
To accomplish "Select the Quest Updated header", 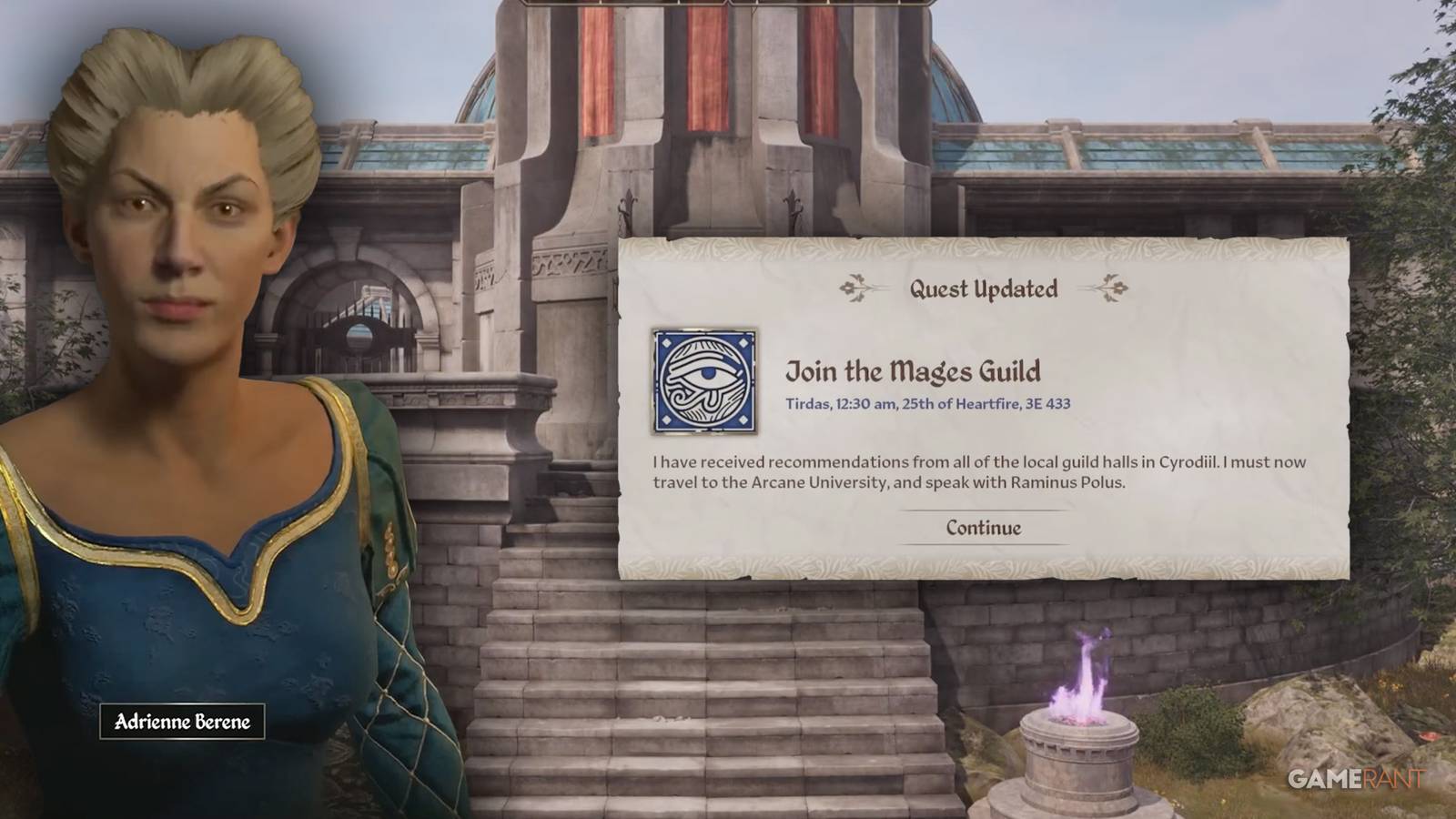I will 983,289.
